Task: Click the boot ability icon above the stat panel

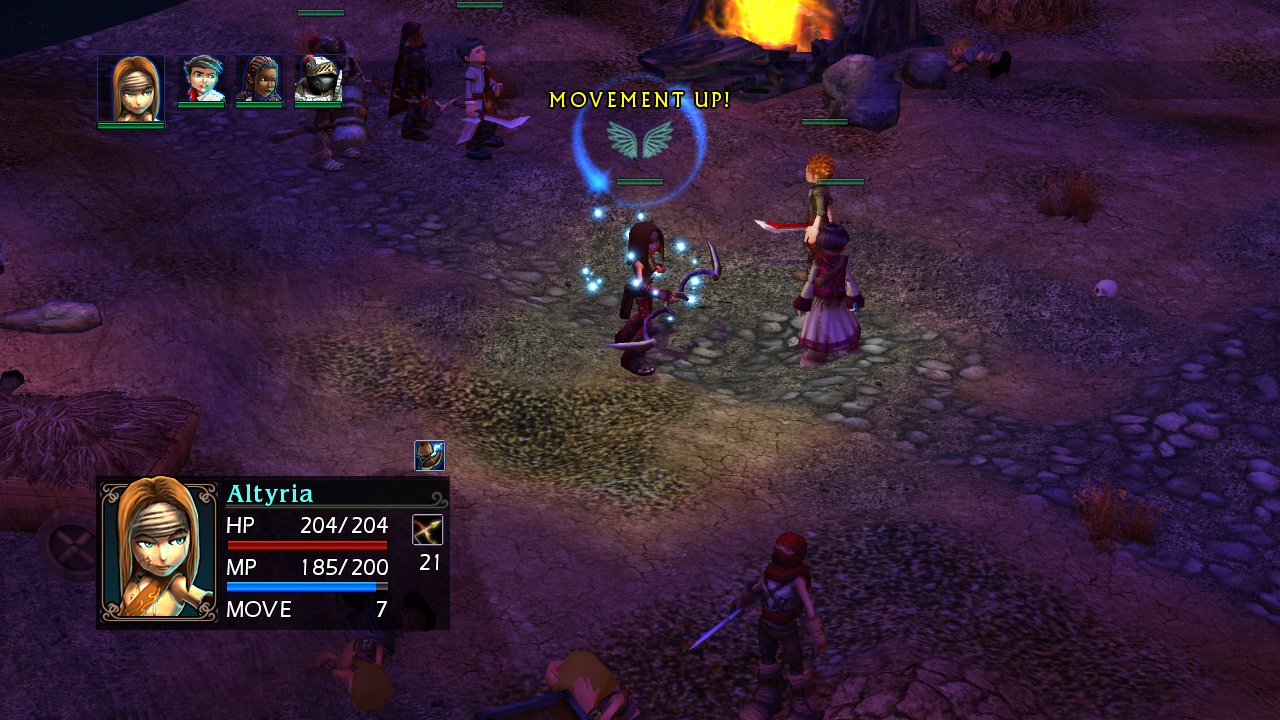Action: 429,456
